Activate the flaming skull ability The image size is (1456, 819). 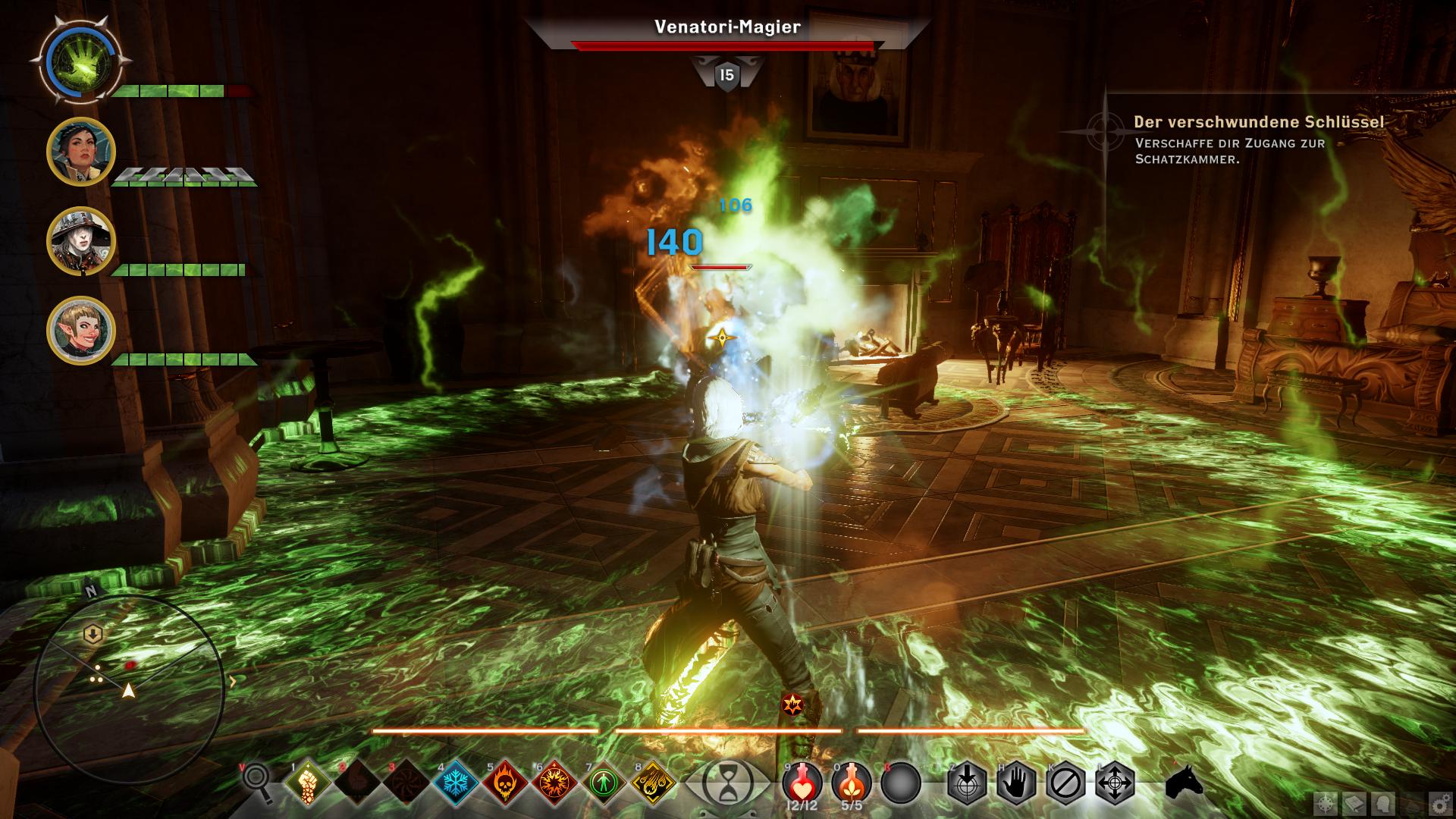[x=506, y=782]
